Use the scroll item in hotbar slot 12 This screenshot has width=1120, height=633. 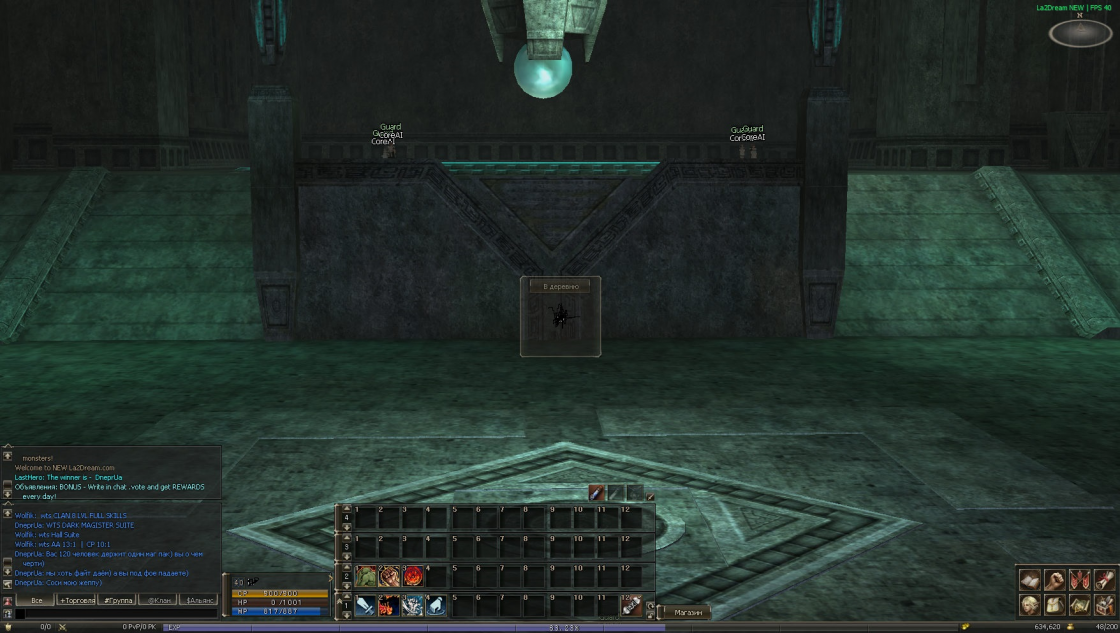click(x=631, y=605)
